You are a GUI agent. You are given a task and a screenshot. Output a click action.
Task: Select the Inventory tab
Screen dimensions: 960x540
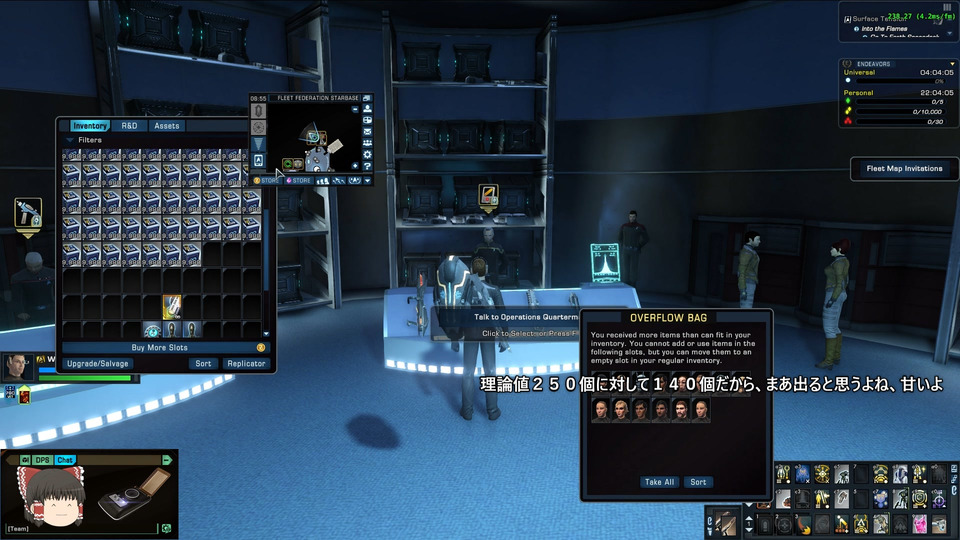point(90,126)
